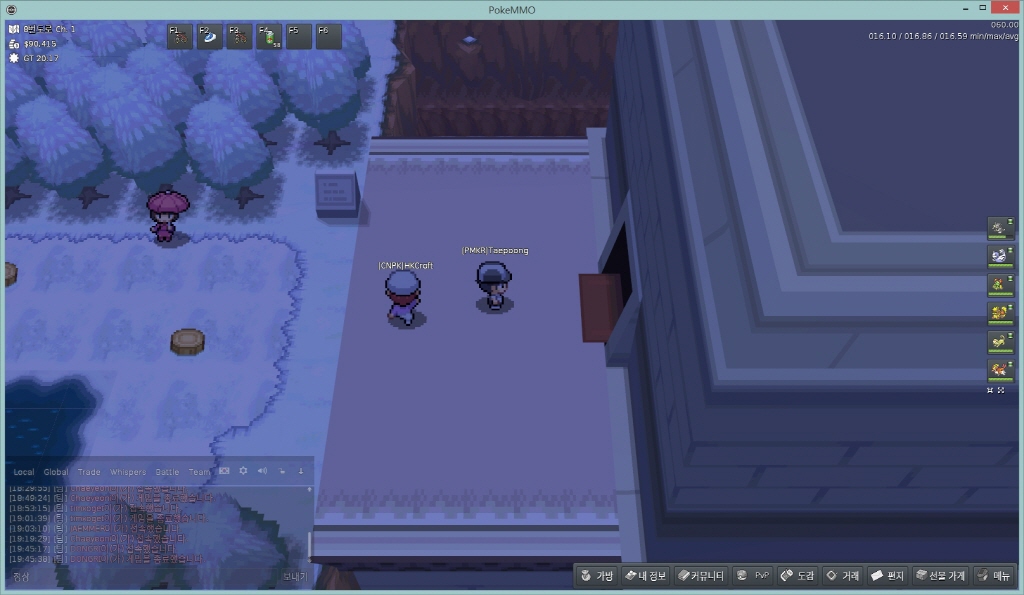Switch to the Local chat tab
This screenshot has height=595, width=1024.
pos(24,472)
